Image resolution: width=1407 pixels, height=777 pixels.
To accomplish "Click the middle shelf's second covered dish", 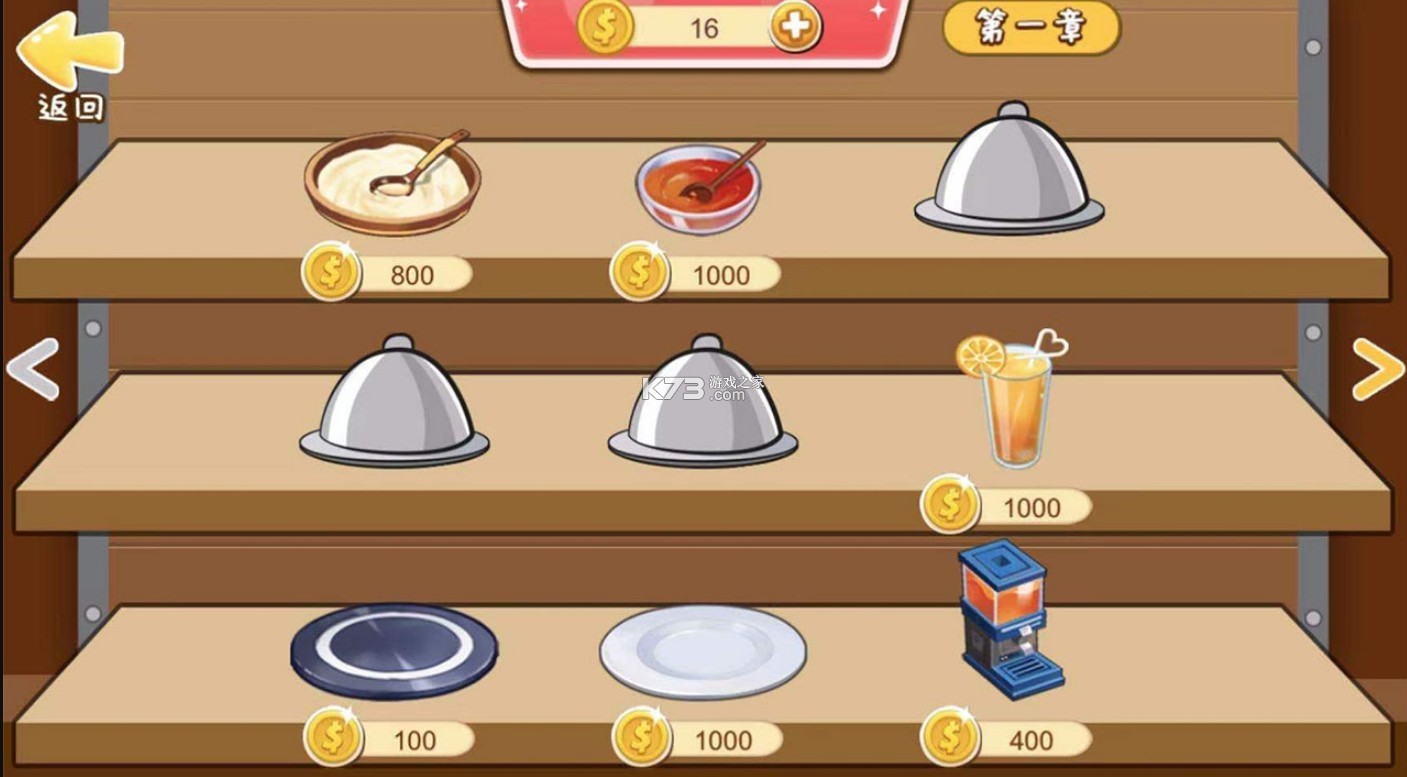I will [700, 400].
